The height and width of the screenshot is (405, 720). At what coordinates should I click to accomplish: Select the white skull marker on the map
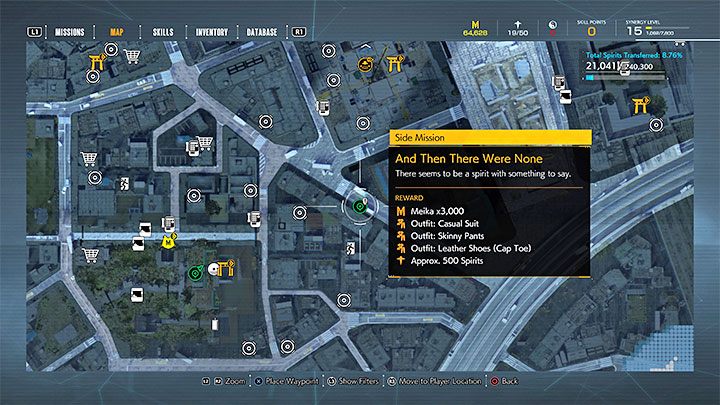213,268
